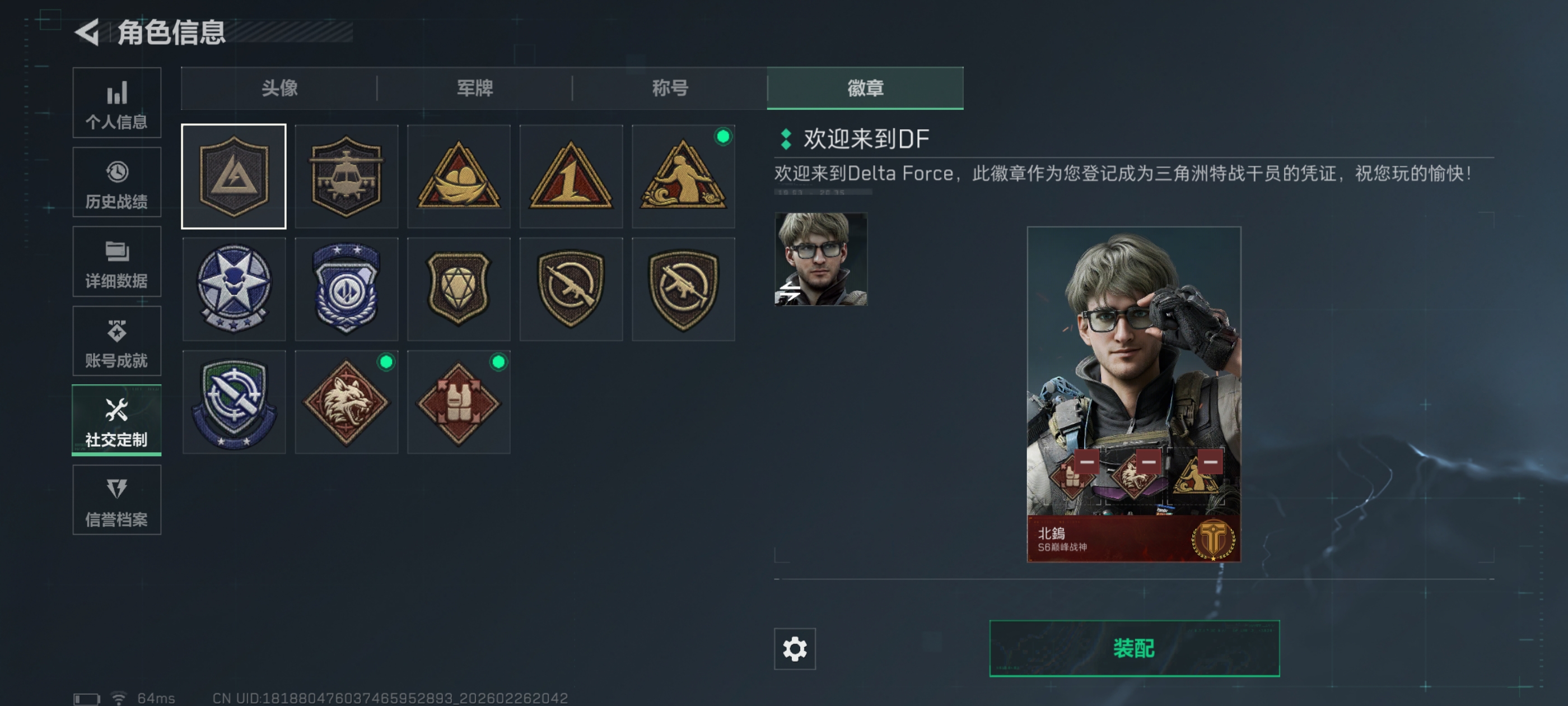Image resolution: width=1568 pixels, height=706 pixels.
Task: Click the 装配 equip button
Action: [1134, 648]
